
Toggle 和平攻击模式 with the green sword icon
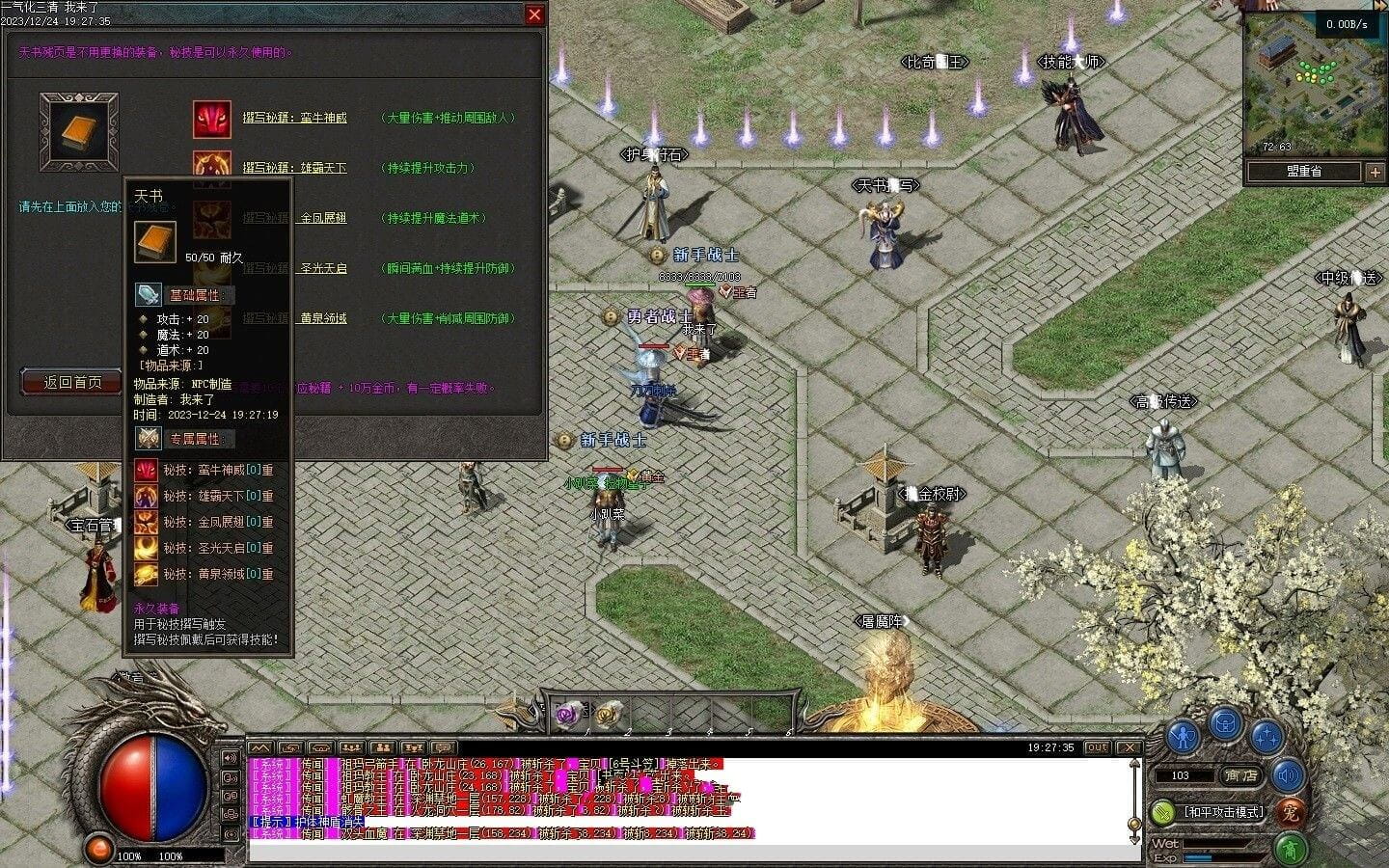(1163, 813)
